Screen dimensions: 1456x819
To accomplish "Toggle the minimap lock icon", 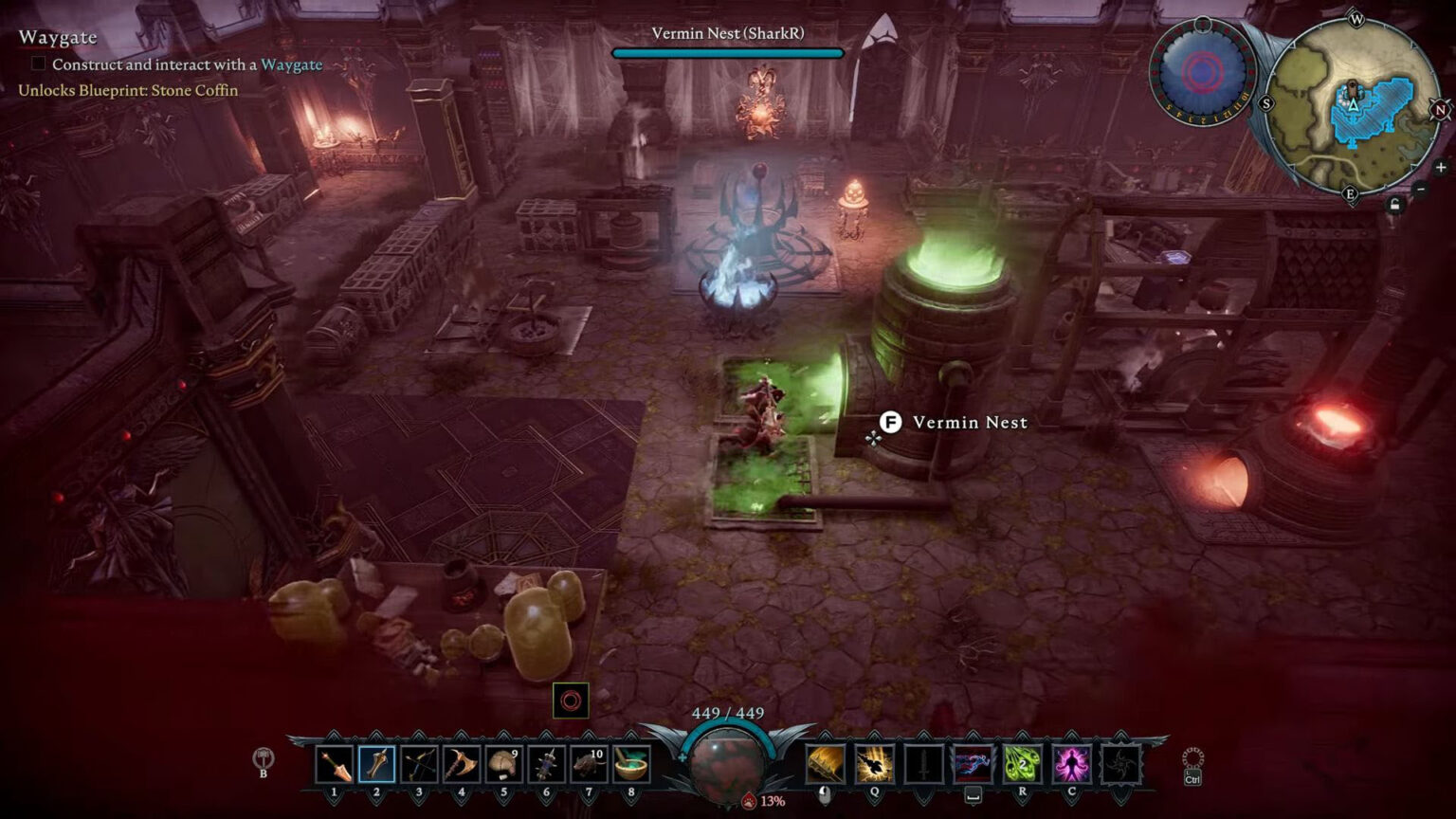I will 1394,202.
